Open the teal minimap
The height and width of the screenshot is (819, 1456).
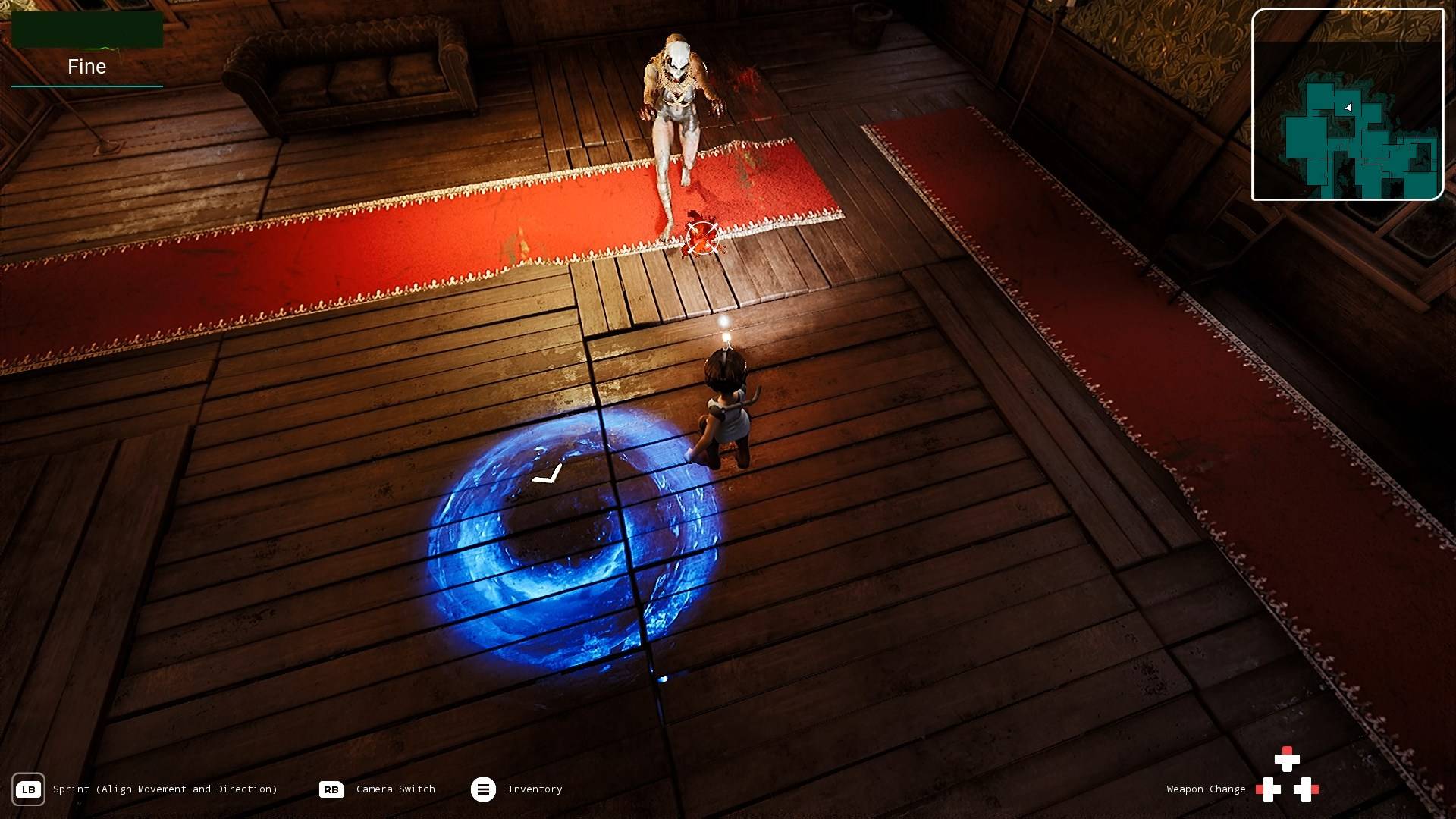pyautogui.click(x=1347, y=105)
